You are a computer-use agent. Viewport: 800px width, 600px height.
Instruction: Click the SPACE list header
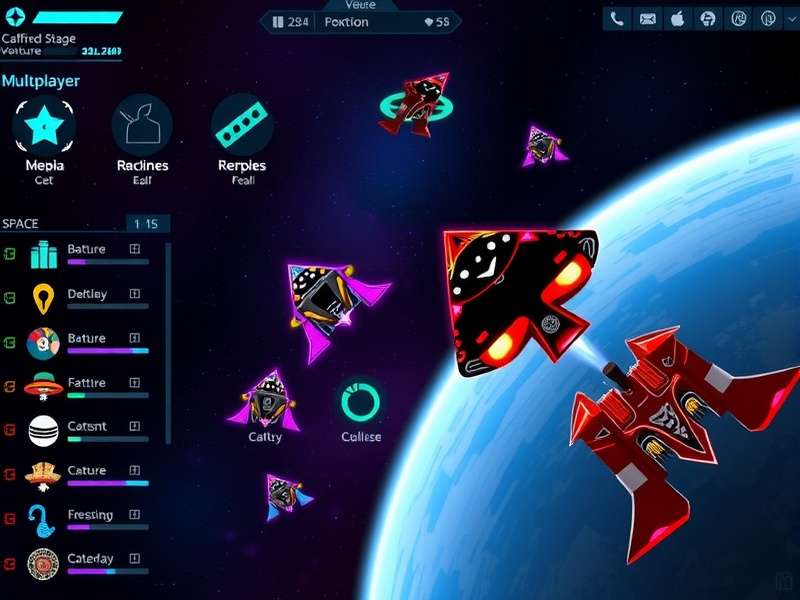point(21,224)
